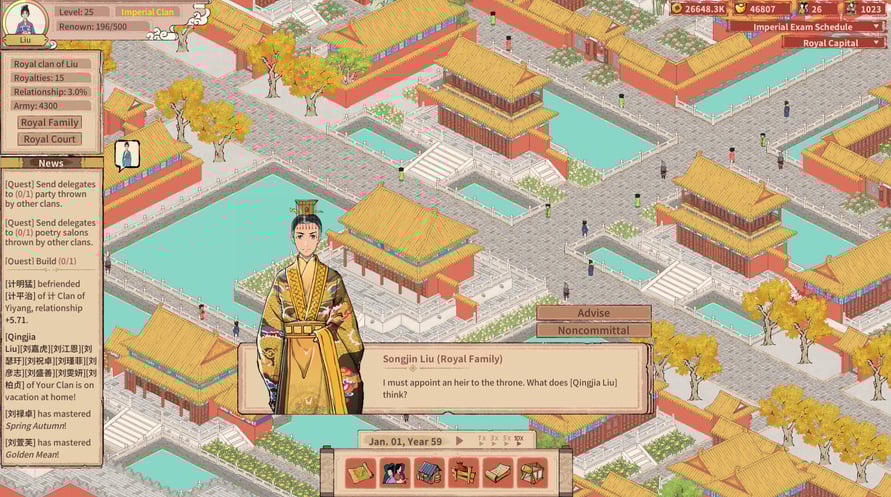The height and width of the screenshot is (497, 891).
Task: Open the wooden fence icon
Action: point(463,472)
